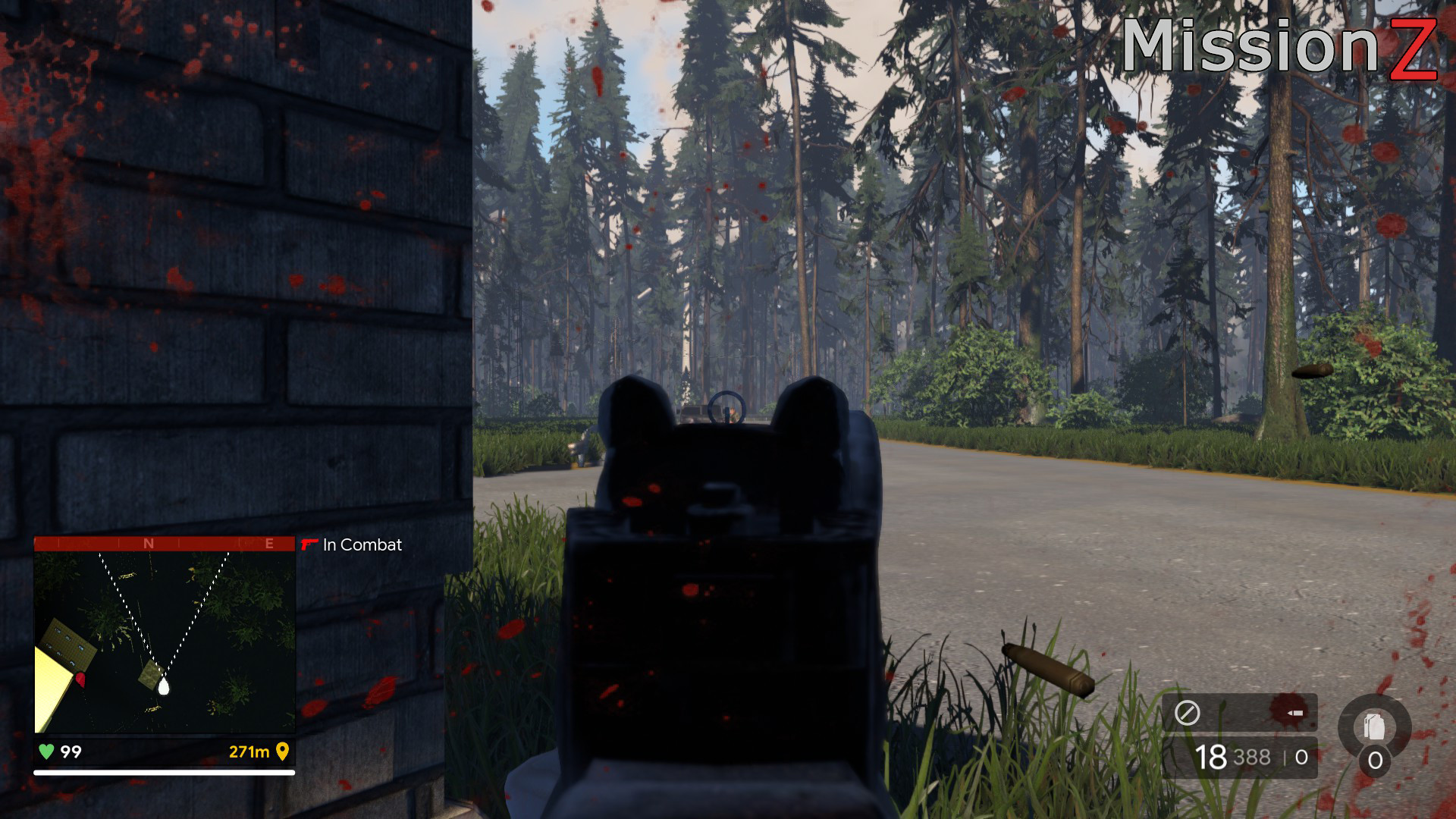Click the white player marker on the minimap
The height and width of the screenshot is (819, 1456).
(x=164, y=687)
